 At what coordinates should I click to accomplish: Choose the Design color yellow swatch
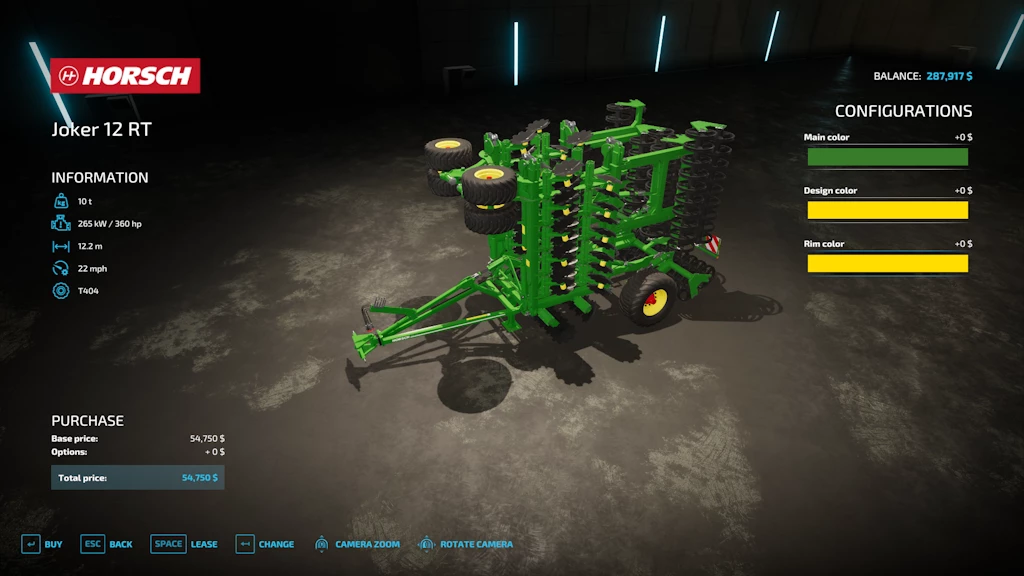(x=887, y=210)
